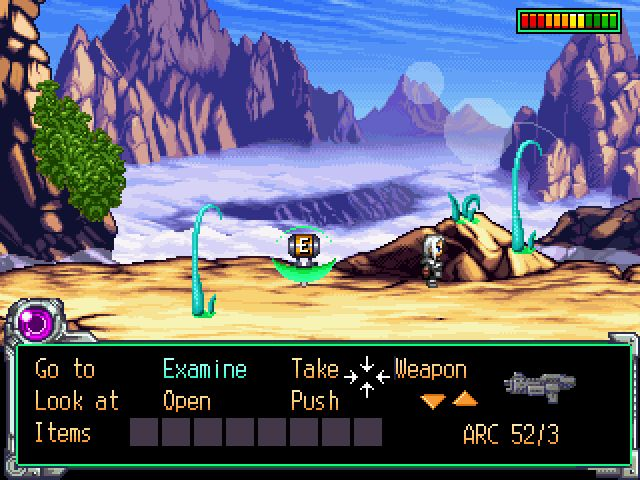Select the Take verb
The height and width of the screenshot is (480, 640).
coord(315,370)
